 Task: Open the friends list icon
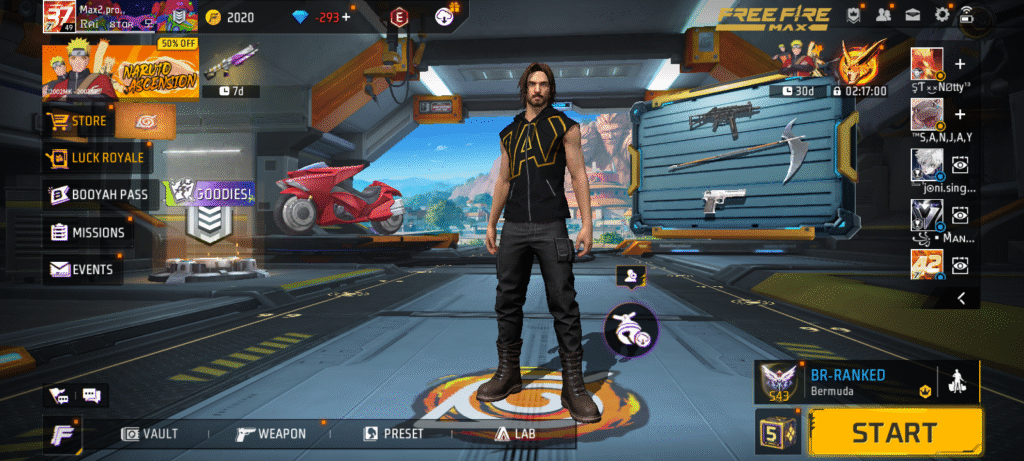click(x=883, y=15)
